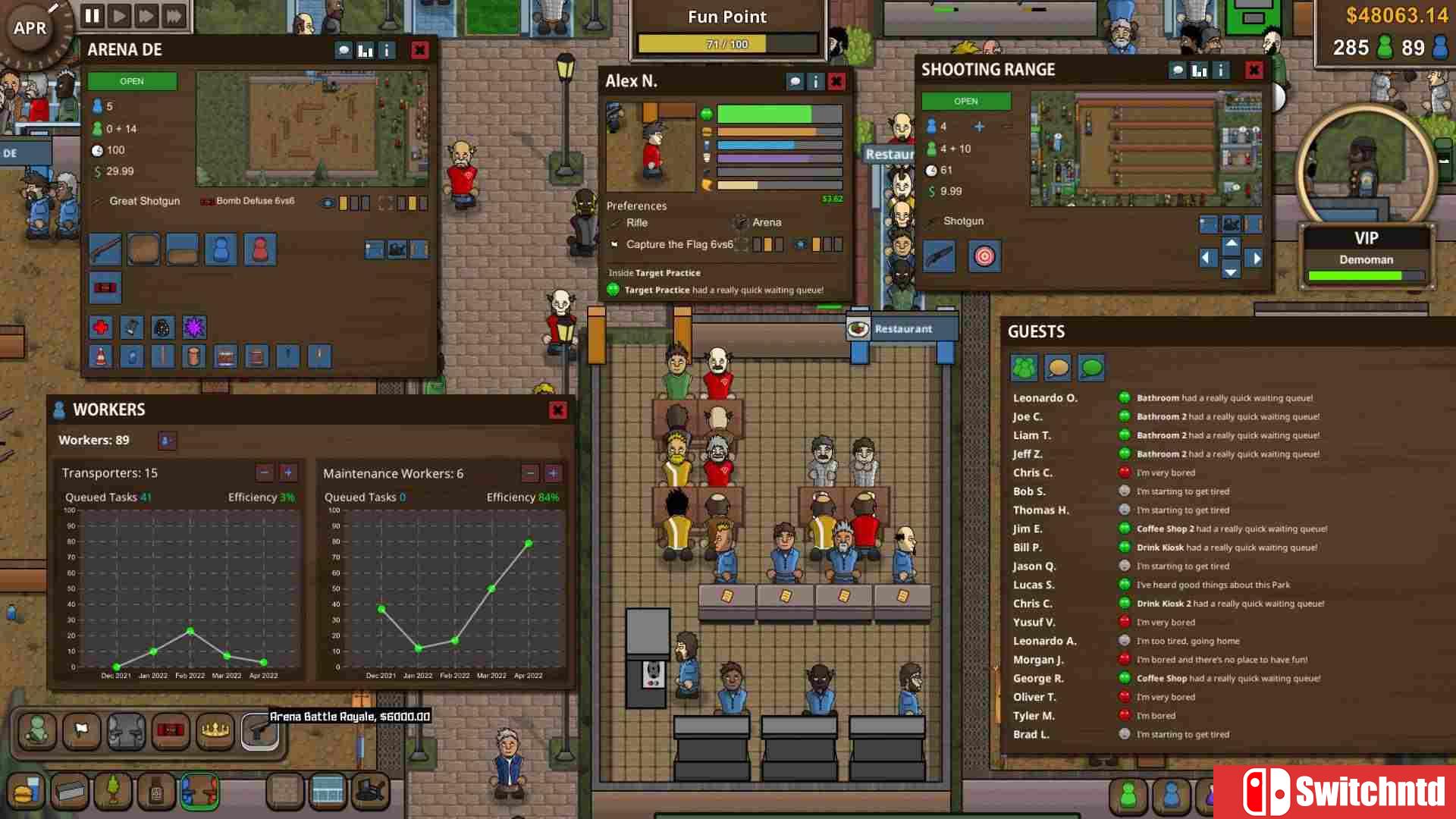Open the guest group icon in Guests panel
This screenshot has height=819, width=1456.
1024,367
